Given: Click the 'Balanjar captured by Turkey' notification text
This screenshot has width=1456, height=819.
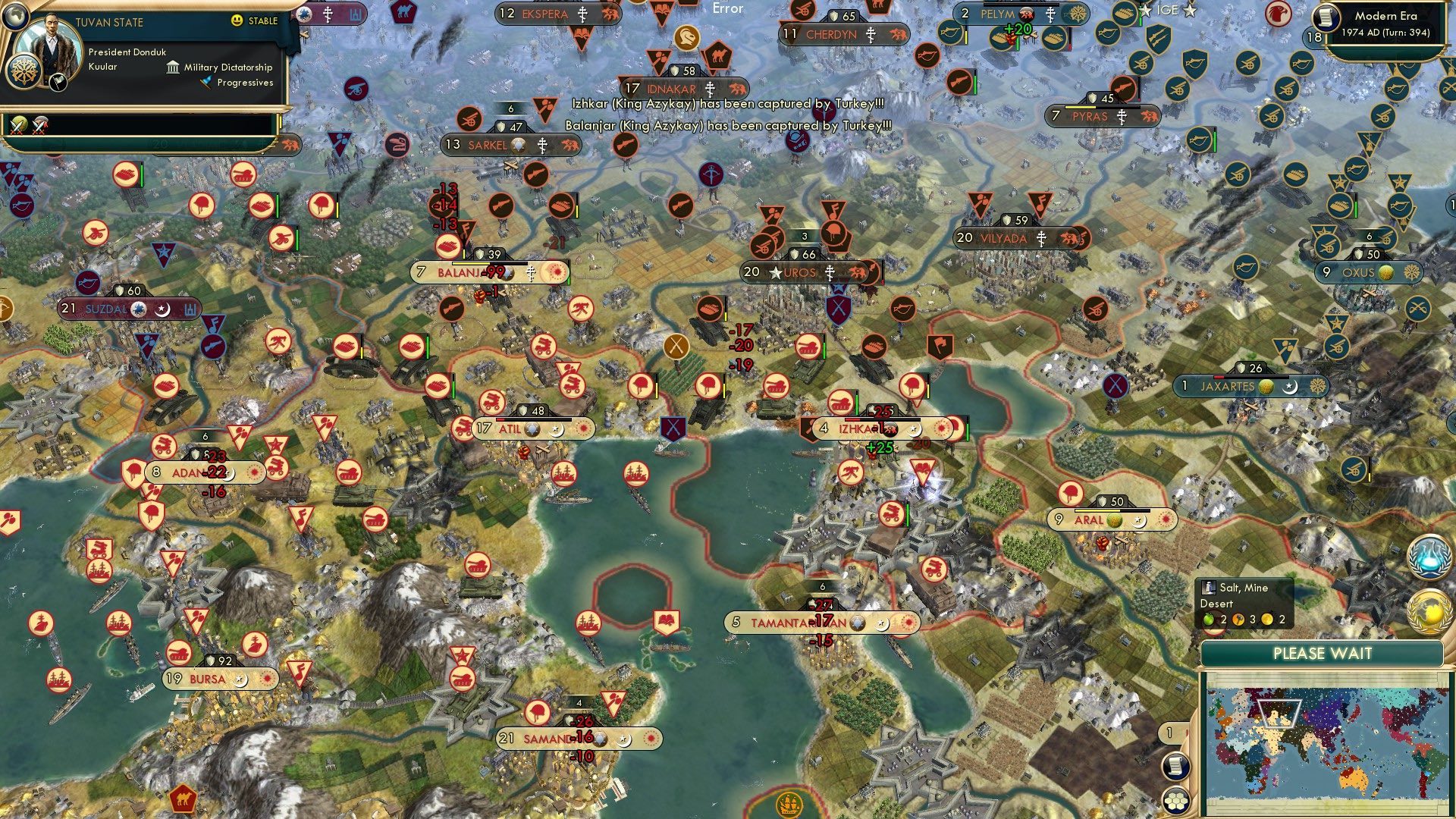Looking at the screenshot, I should (x=728, y=126).
